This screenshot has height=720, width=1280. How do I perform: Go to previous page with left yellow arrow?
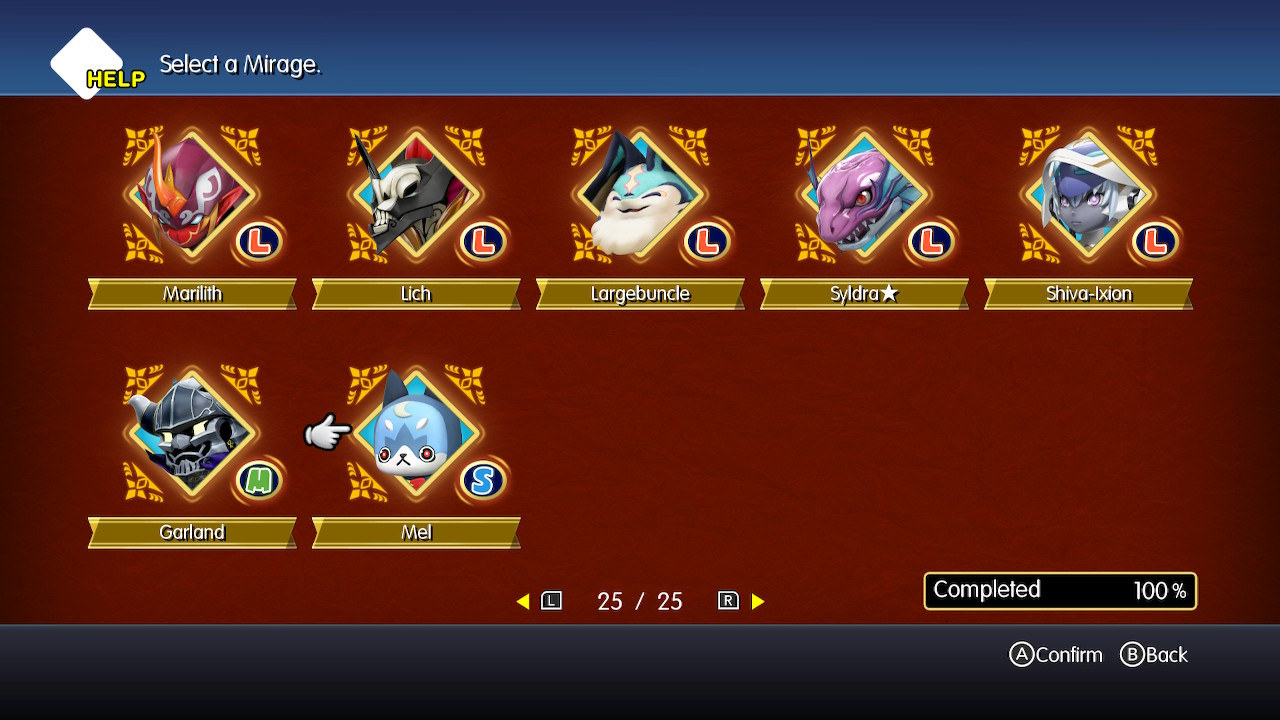pos(523,601)
